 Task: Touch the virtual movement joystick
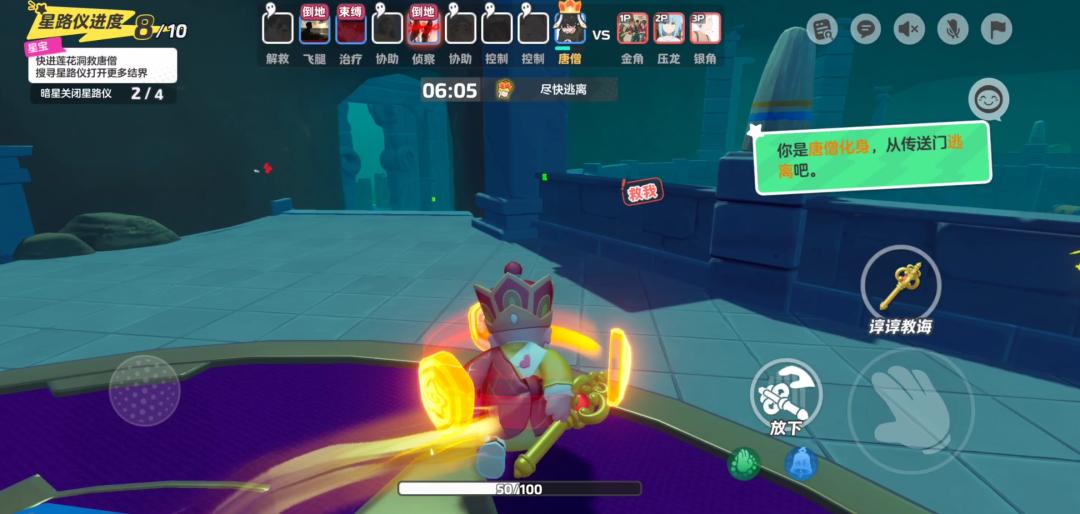click(145, 390)
